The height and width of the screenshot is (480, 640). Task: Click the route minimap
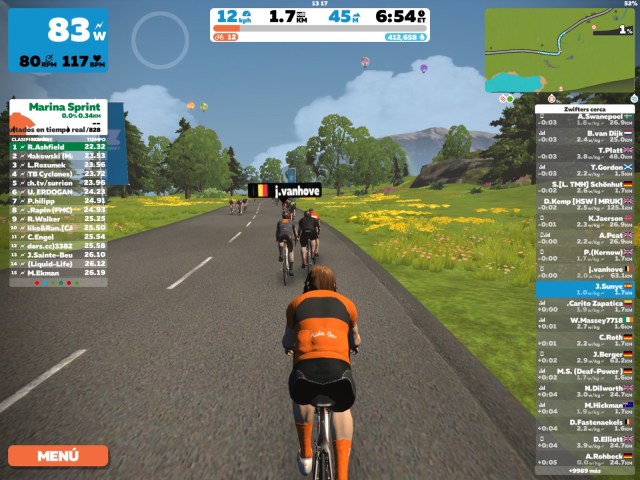pos(560,50)
